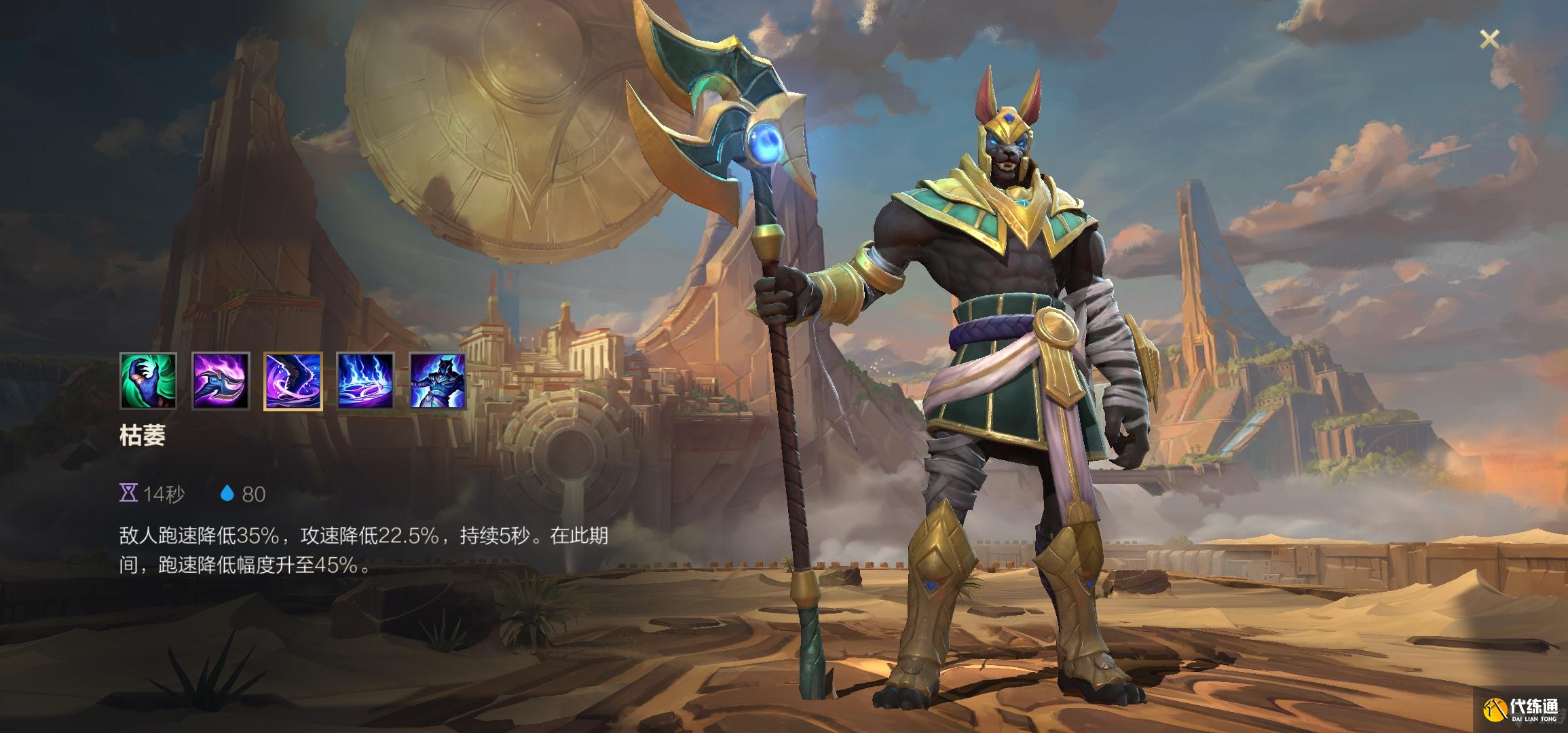The width and height of the screenshot is (1568, 733).
Task: View the Spirit Fire blue flames ability
Action: point(365,381)
